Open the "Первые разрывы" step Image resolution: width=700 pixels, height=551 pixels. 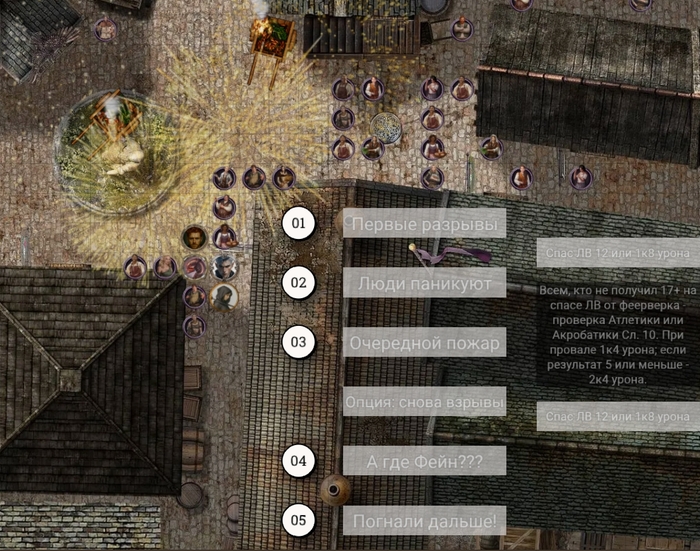click(424, 223)
